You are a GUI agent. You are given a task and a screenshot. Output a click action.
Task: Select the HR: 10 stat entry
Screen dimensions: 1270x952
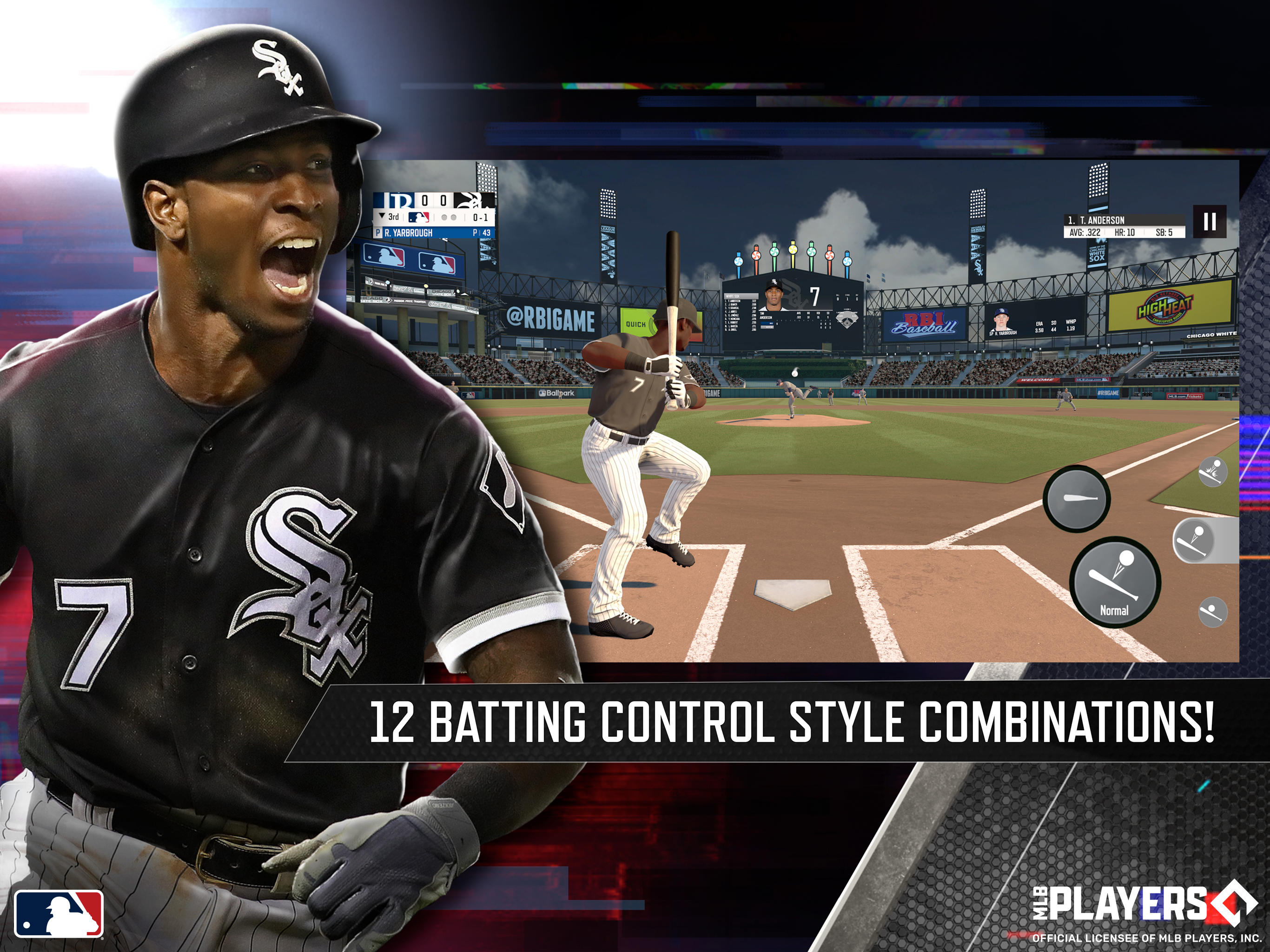[1125, 232]
